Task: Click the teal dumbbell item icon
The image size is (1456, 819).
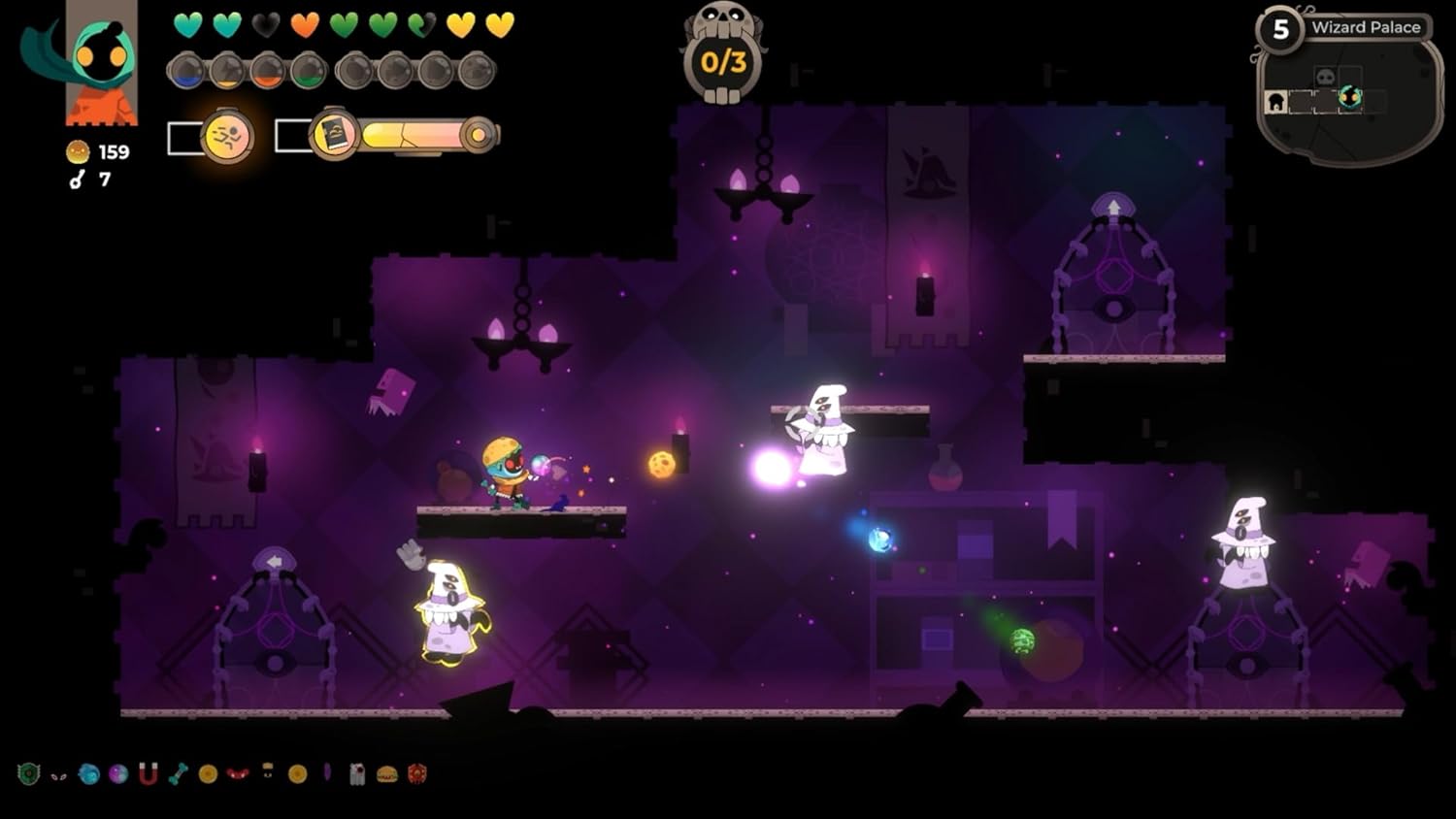Action: coord(177,773)
